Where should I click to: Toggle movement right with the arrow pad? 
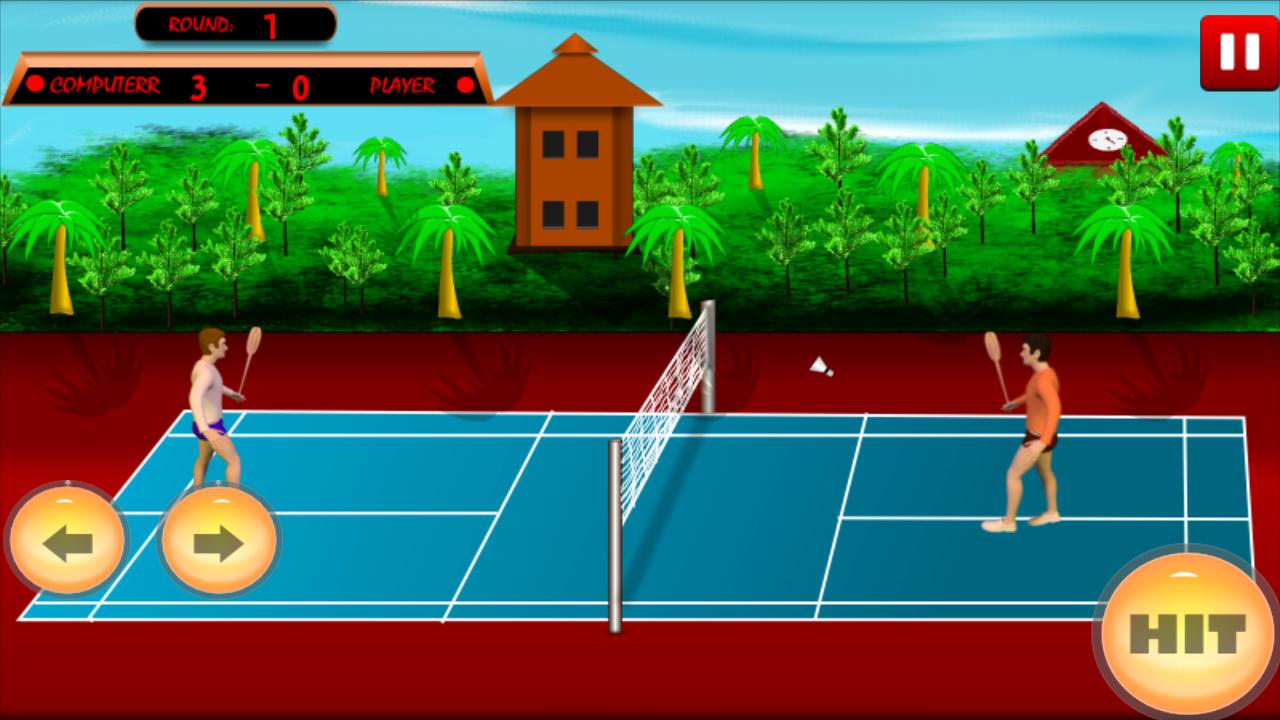tap(217, 538)
